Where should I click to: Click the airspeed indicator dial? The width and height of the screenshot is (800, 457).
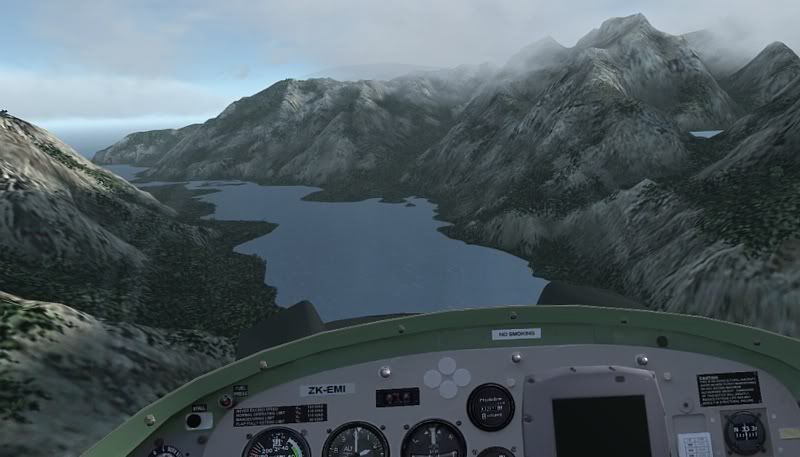click(x=277, y=444)
